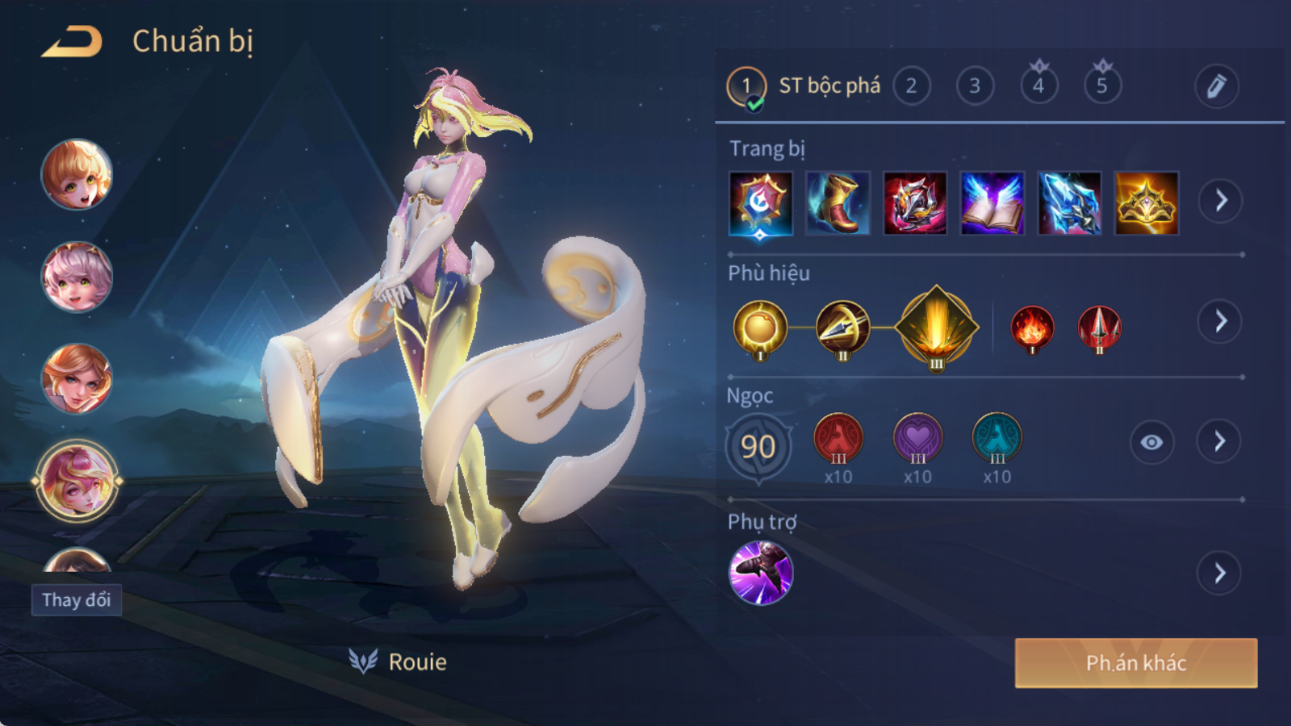The height and width of the screenshot is (726, 1291).
Task: Choose build preset slot 5
Action: pos(1102,86)
